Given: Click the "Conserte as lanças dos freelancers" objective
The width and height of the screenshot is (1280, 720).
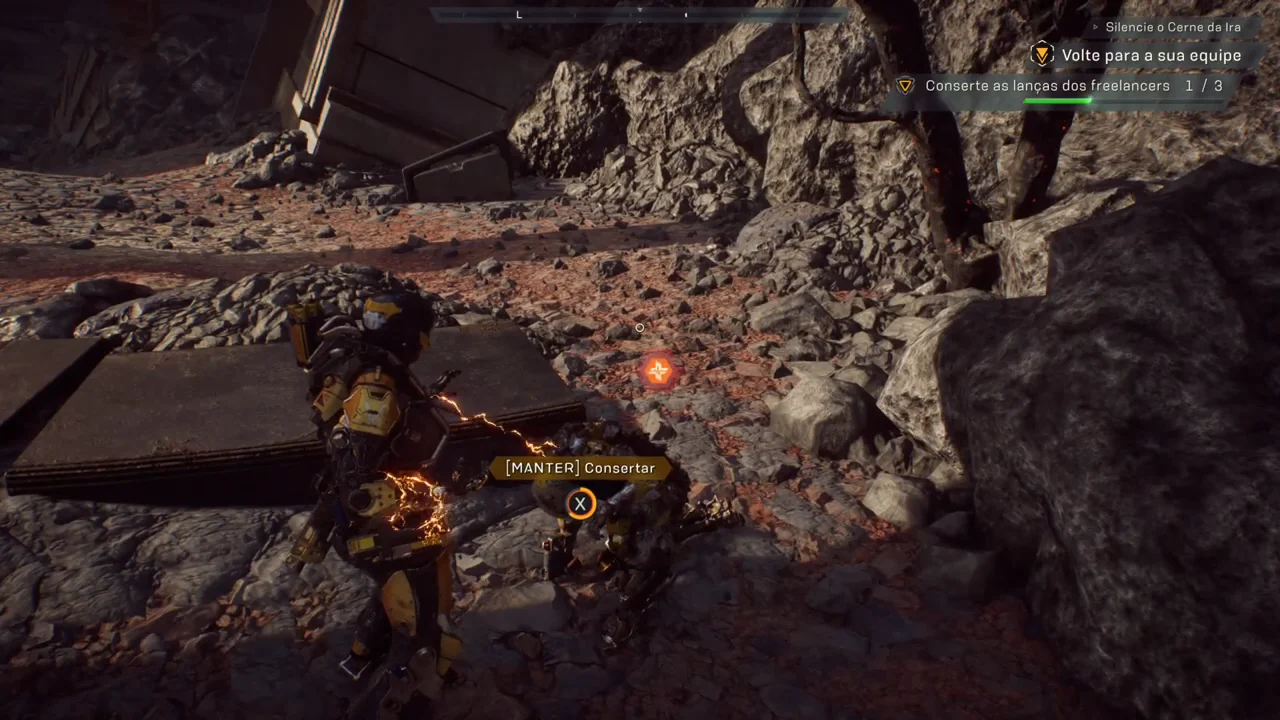Looking at the screenshot, I should pyautogui.click(x=1047, y=86).
